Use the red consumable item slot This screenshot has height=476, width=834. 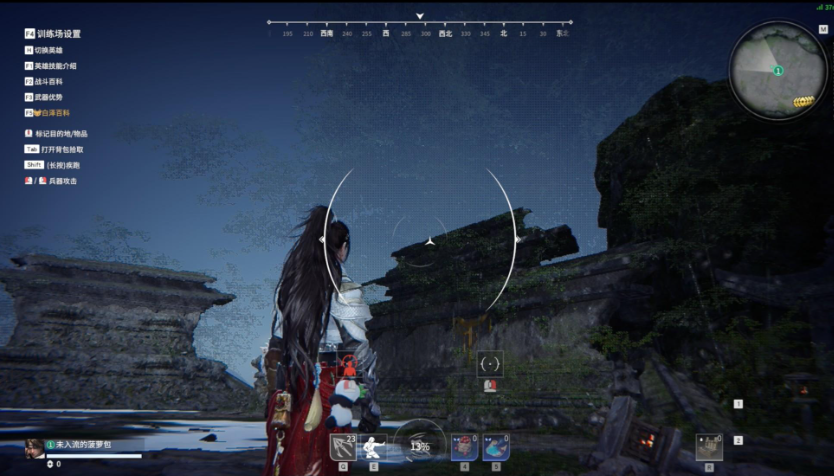464,446
